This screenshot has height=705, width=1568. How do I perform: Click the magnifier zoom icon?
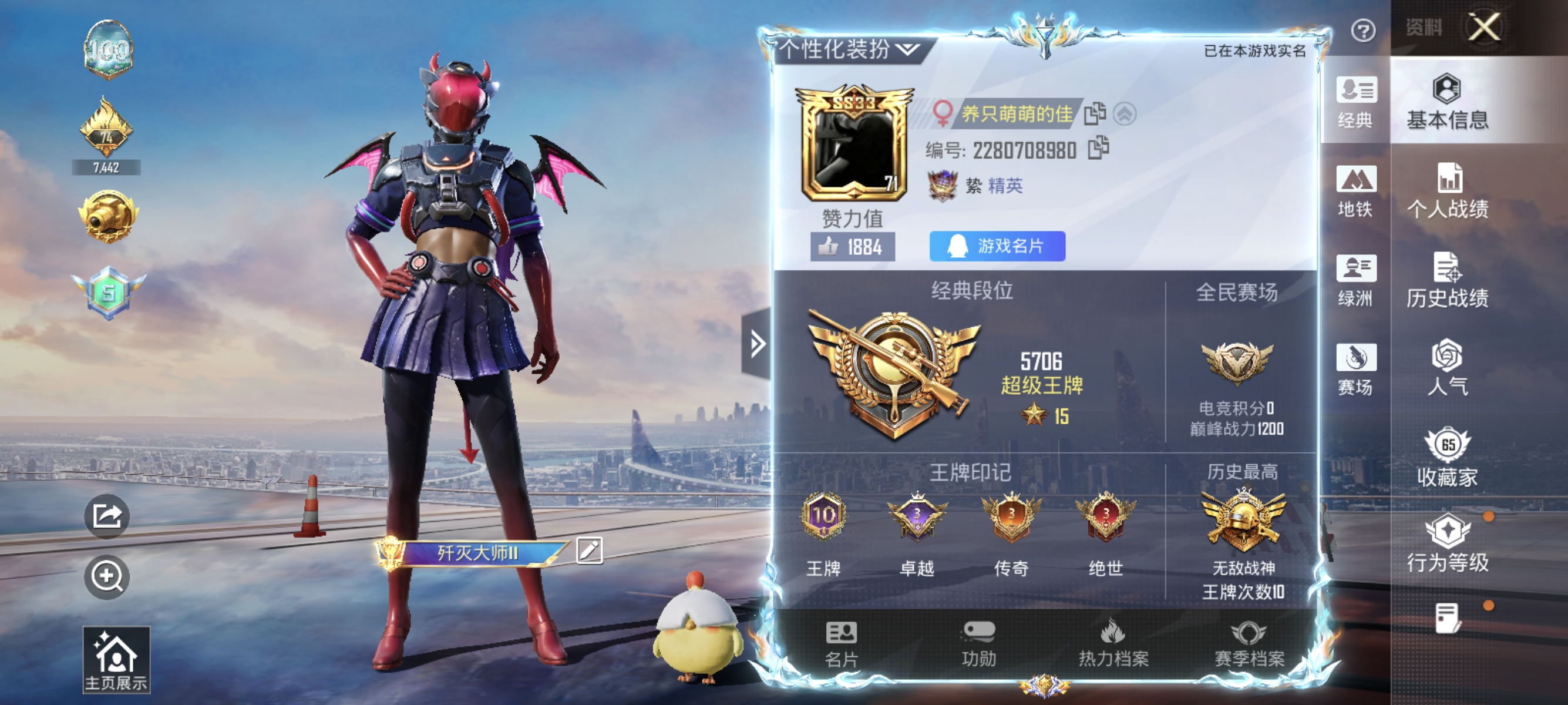[x=106, y=576]
